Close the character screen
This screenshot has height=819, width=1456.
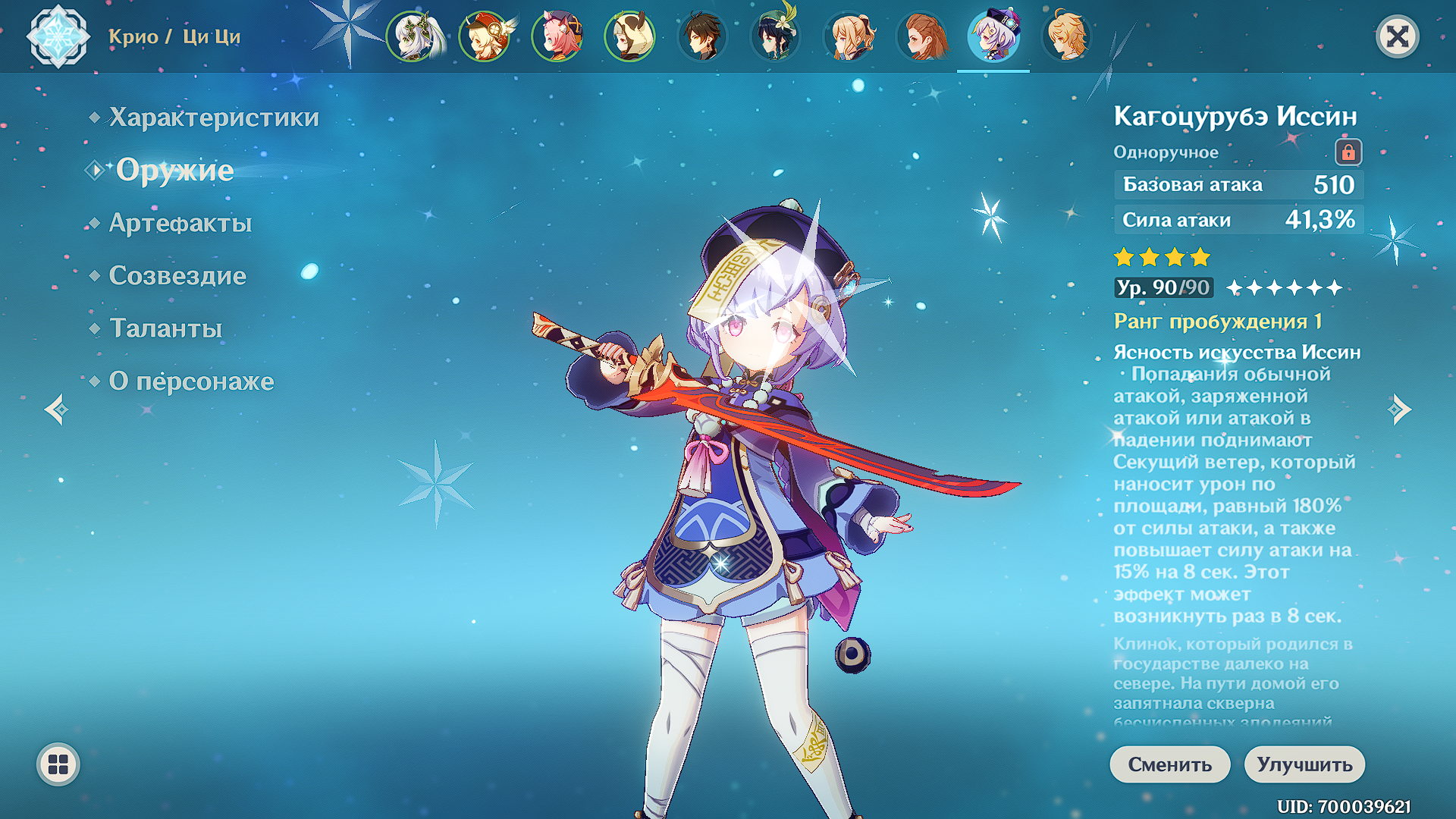point(1397,36)
